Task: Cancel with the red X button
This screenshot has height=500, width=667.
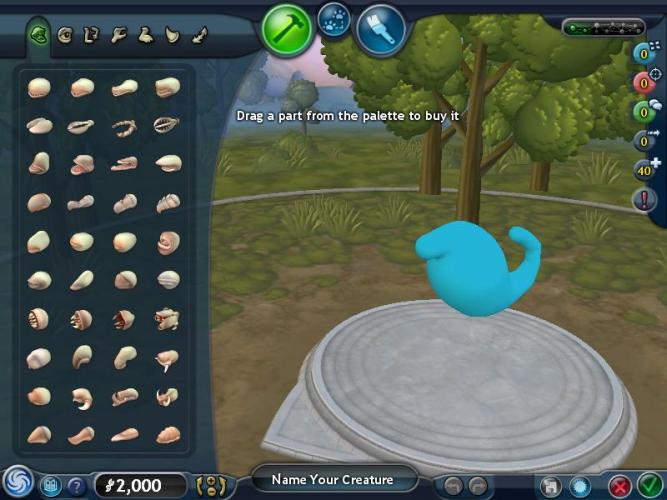Action: [620, 487]
